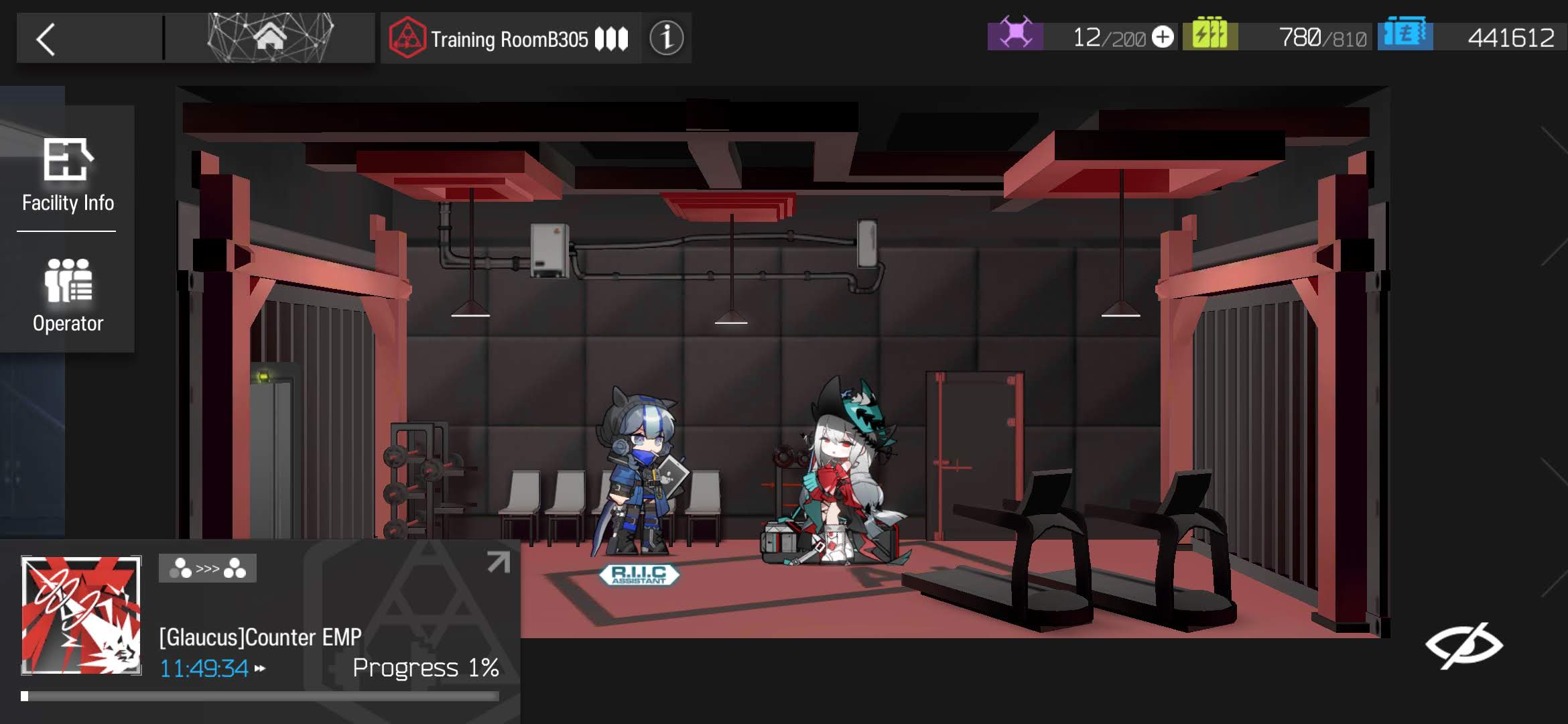Open the Training Room info button
The image size is (1568, 724).
[666, 38]
